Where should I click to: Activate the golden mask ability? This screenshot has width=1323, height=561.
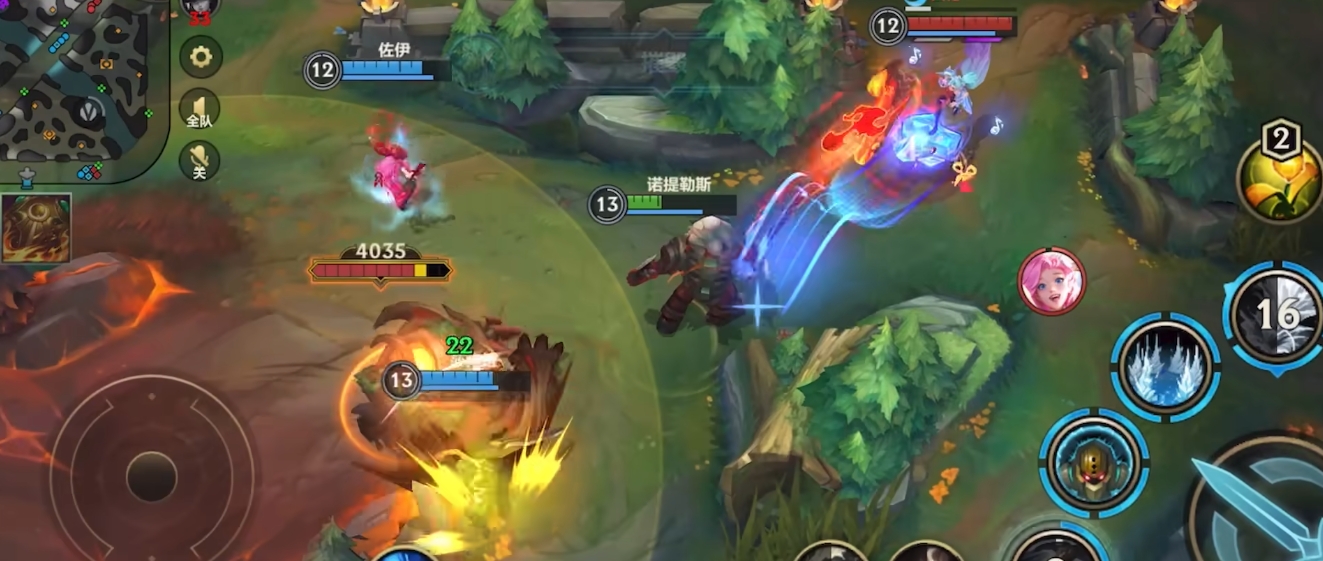tap(1093, 463)
